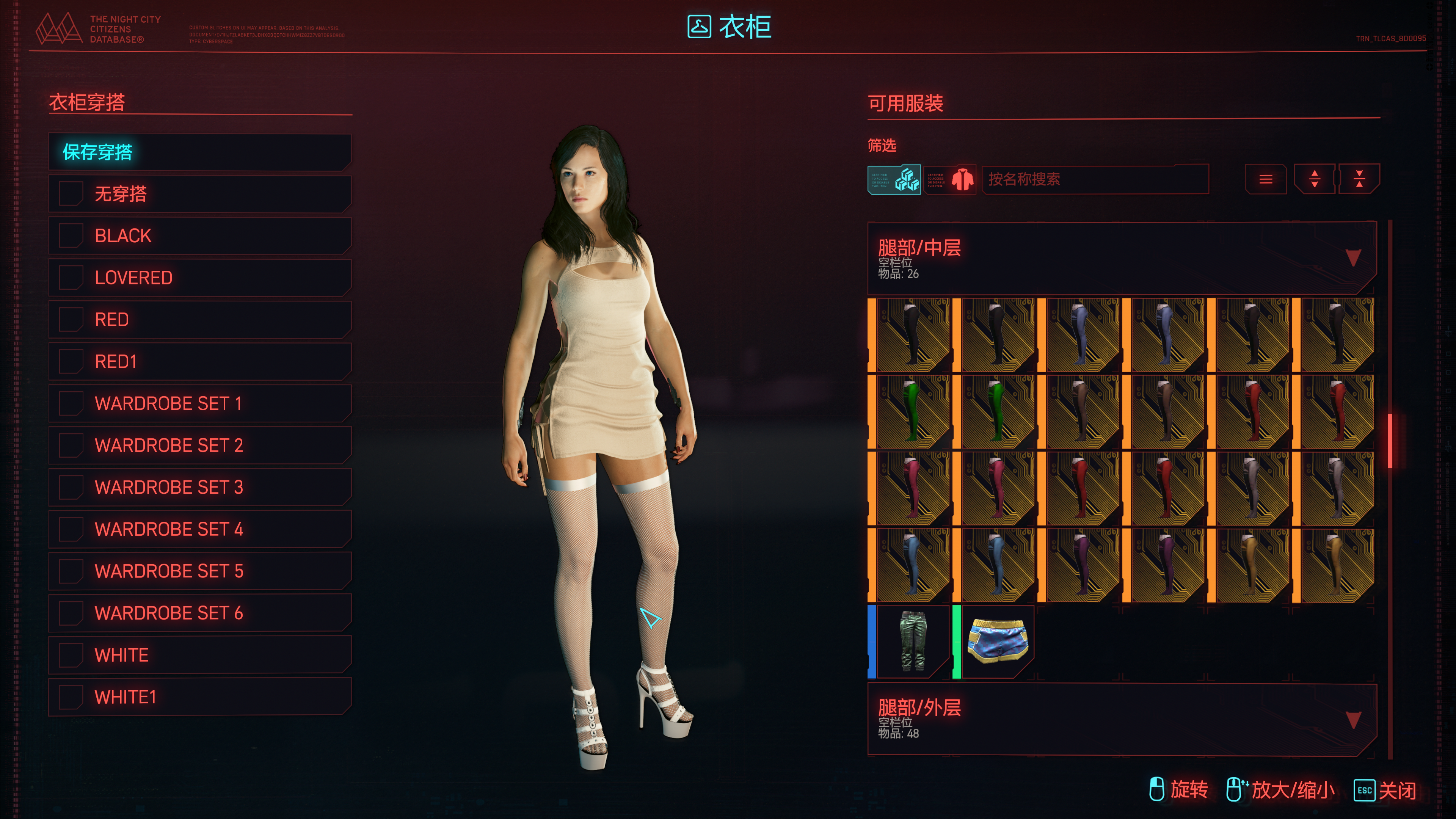Select the RED1 outfit row
Screen dimensions: 1456x819
pos(199,361)
